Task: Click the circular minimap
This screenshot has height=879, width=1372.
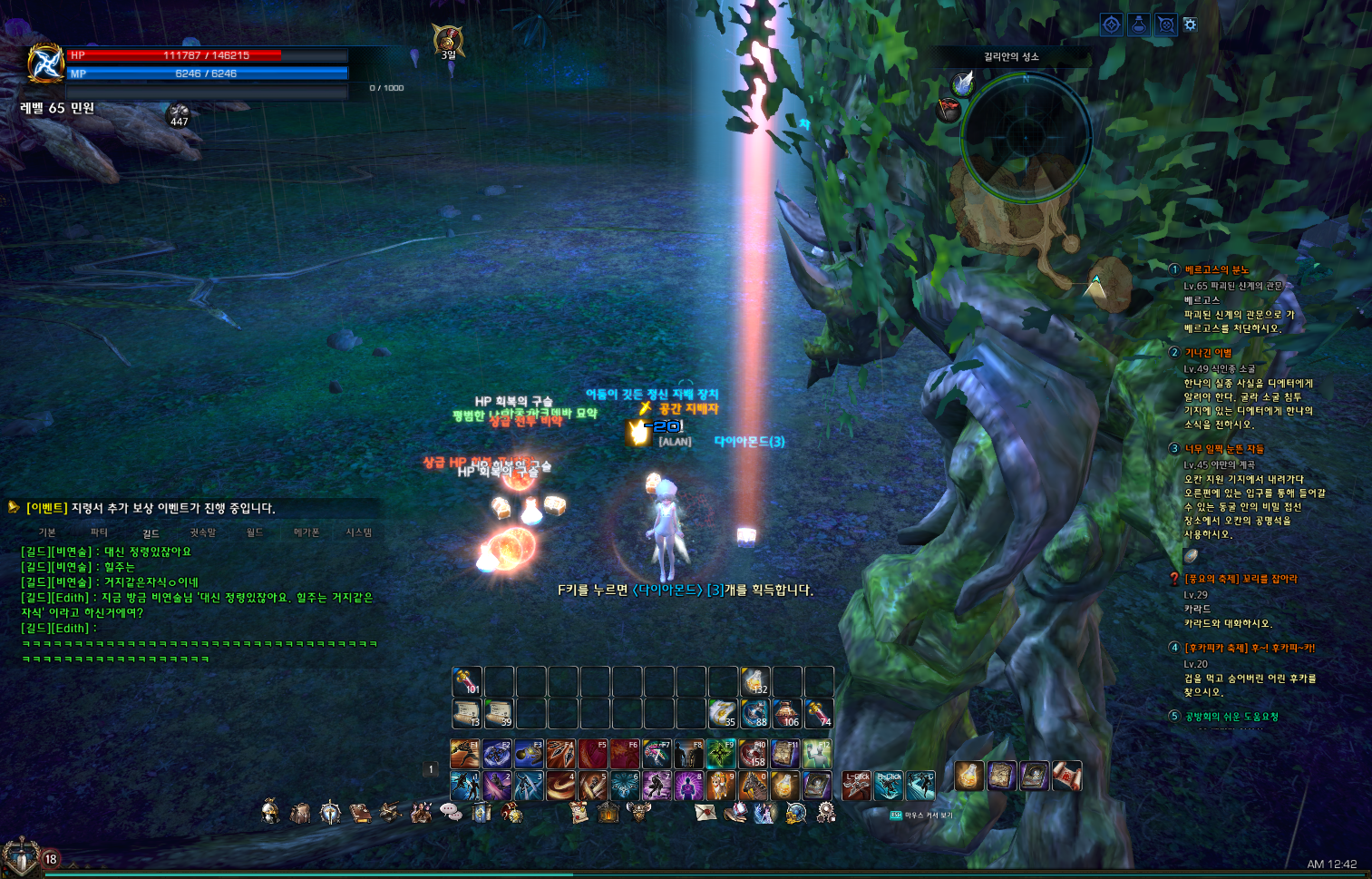Action: (1026, 137)
